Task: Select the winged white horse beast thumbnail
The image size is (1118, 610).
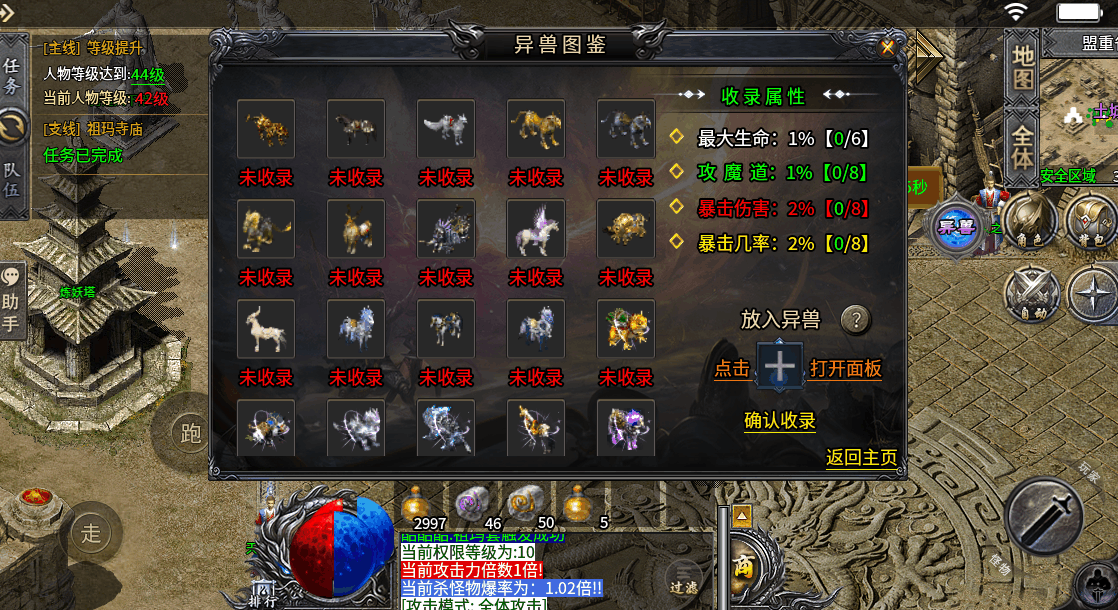Action: click(536, 228)
